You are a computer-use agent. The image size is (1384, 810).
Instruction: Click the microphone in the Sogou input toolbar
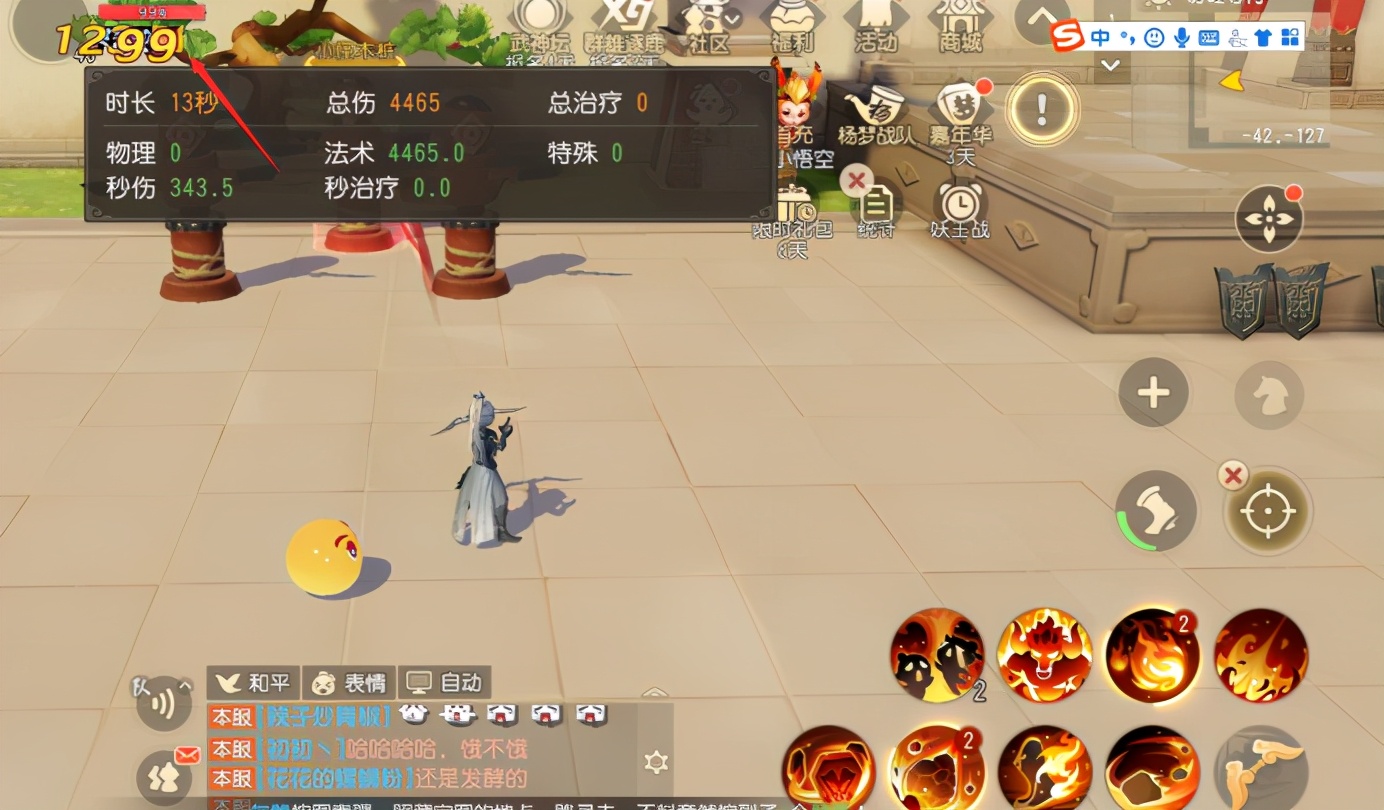[1182, 38]
